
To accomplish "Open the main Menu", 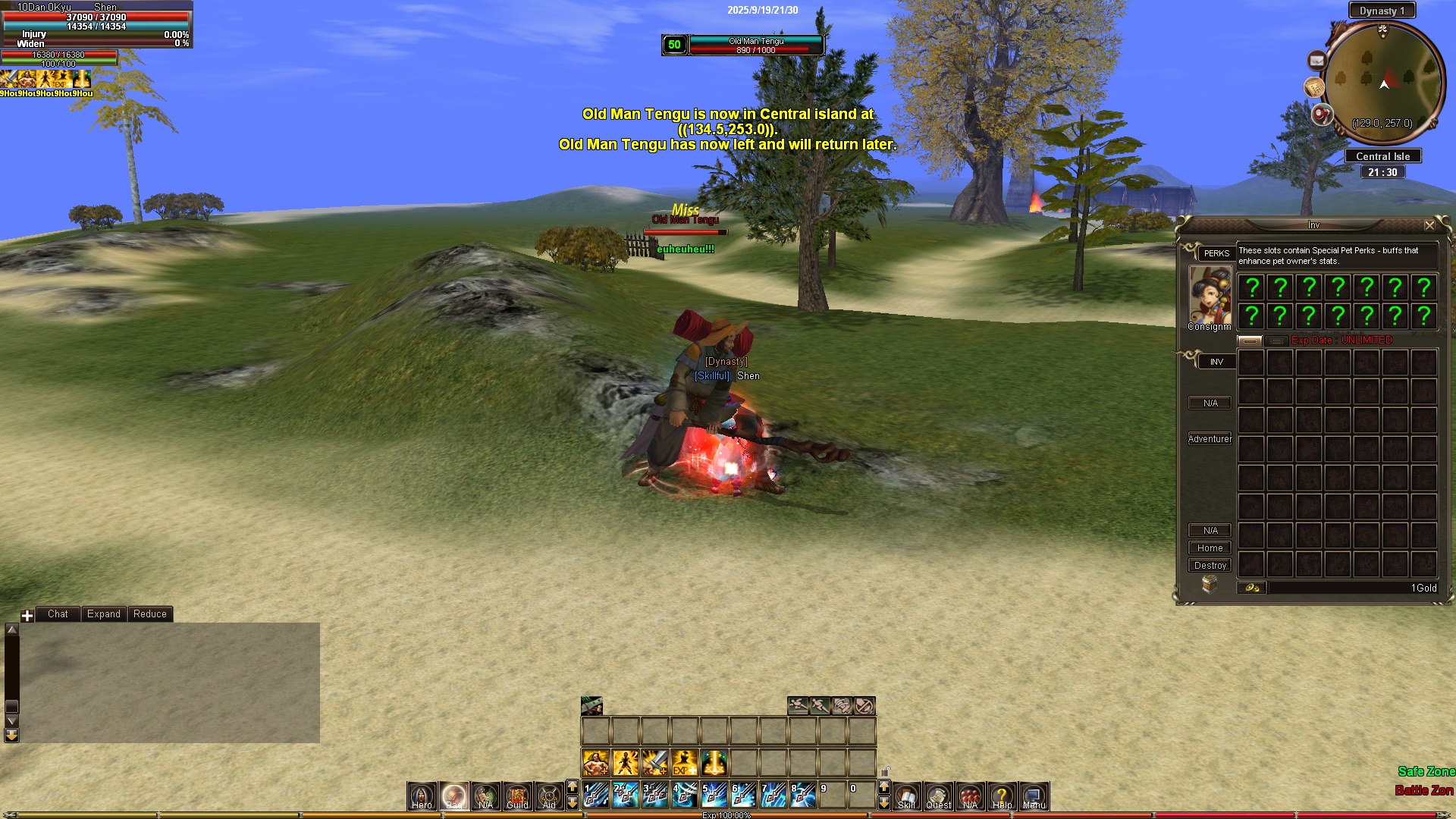I will tap(1034, 795).
